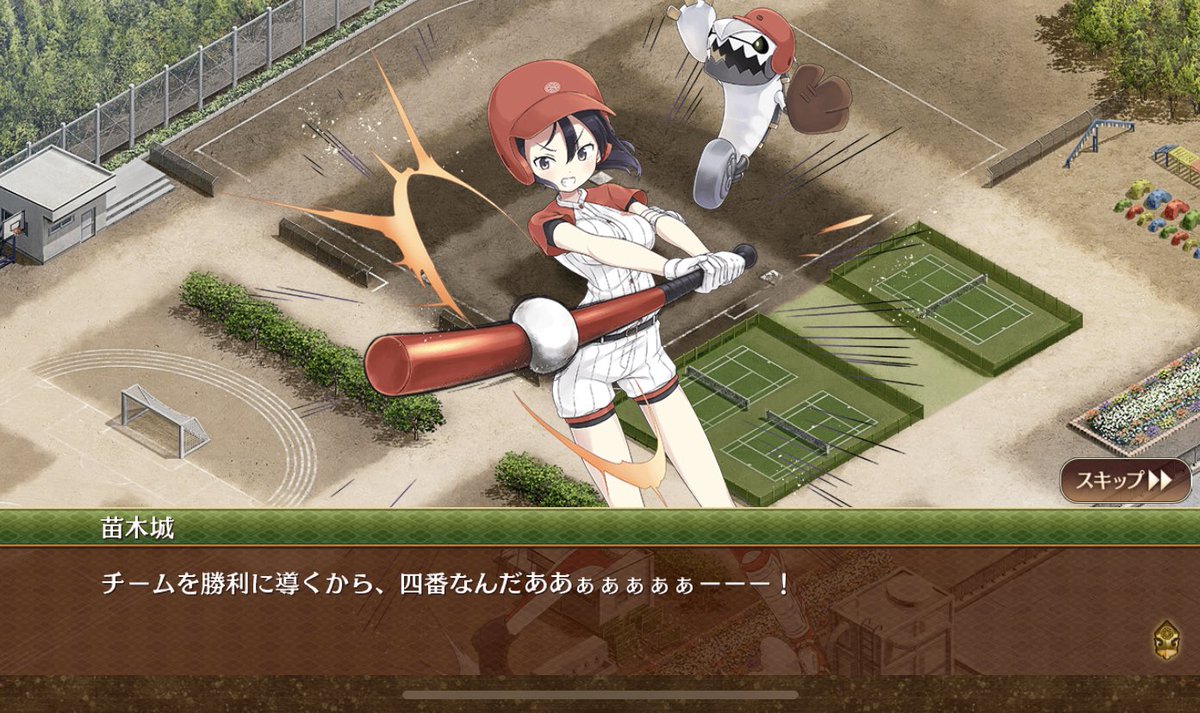Skip the cutscene with the スキップ button

tap(1125, 480)
